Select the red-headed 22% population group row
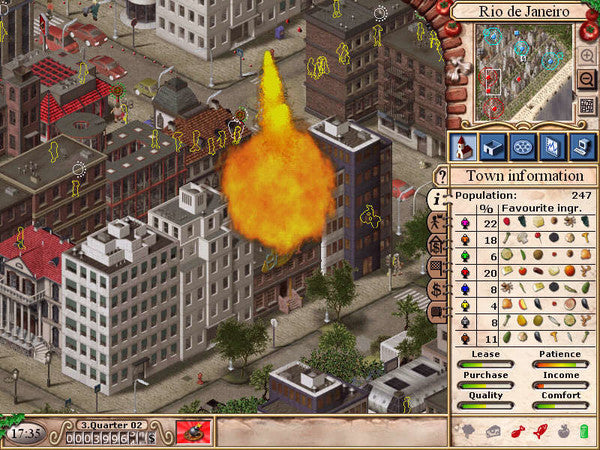 coord(520,222)
